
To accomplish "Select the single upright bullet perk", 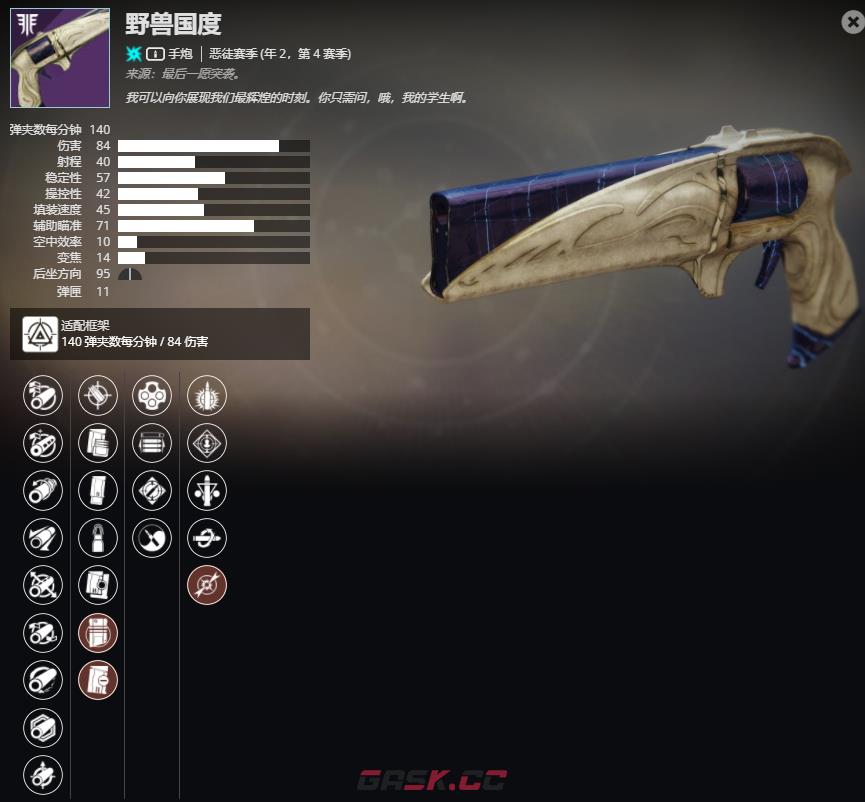I will (98, 538).
